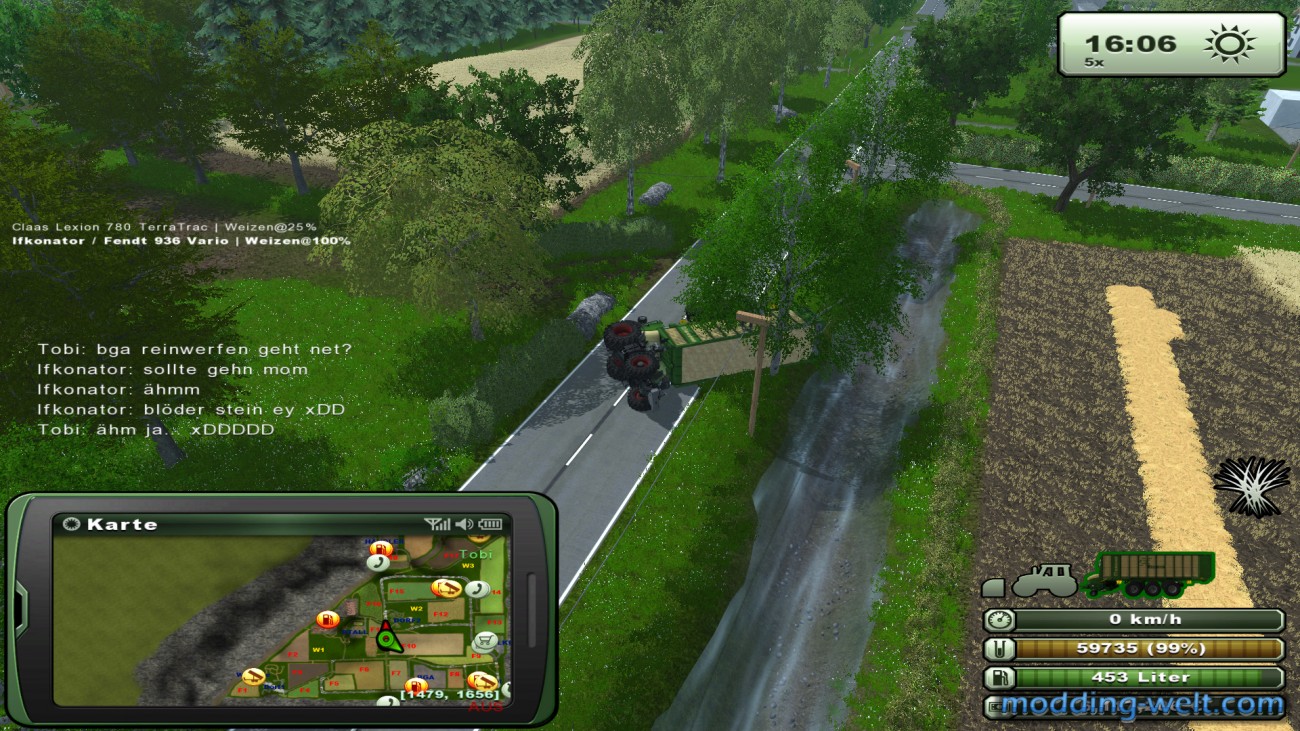1300x731 pixels.
Task: Select the tractor silhouette icon above the speed bar
Action: coord(1046,581)
